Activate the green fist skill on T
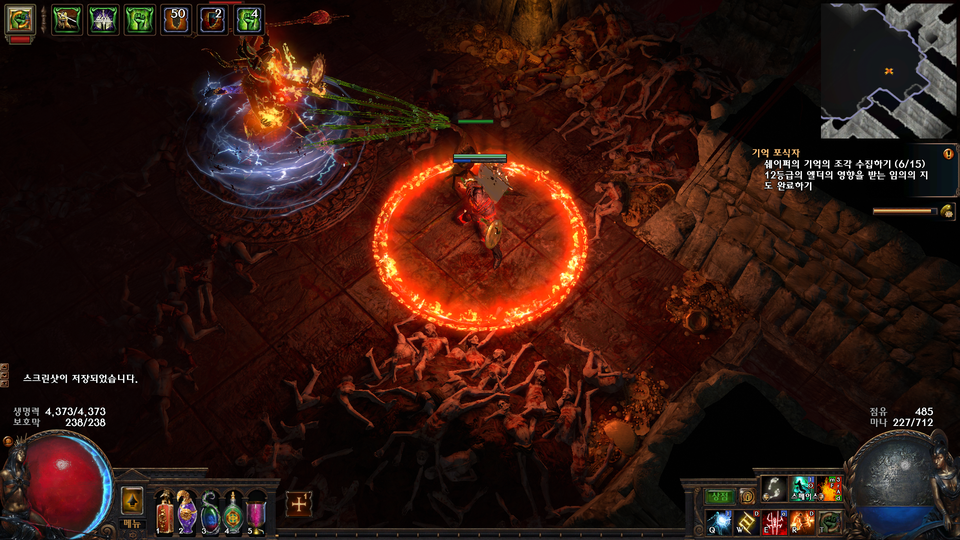960x540 pixels. pyautogui.click(x=830, y=521)
